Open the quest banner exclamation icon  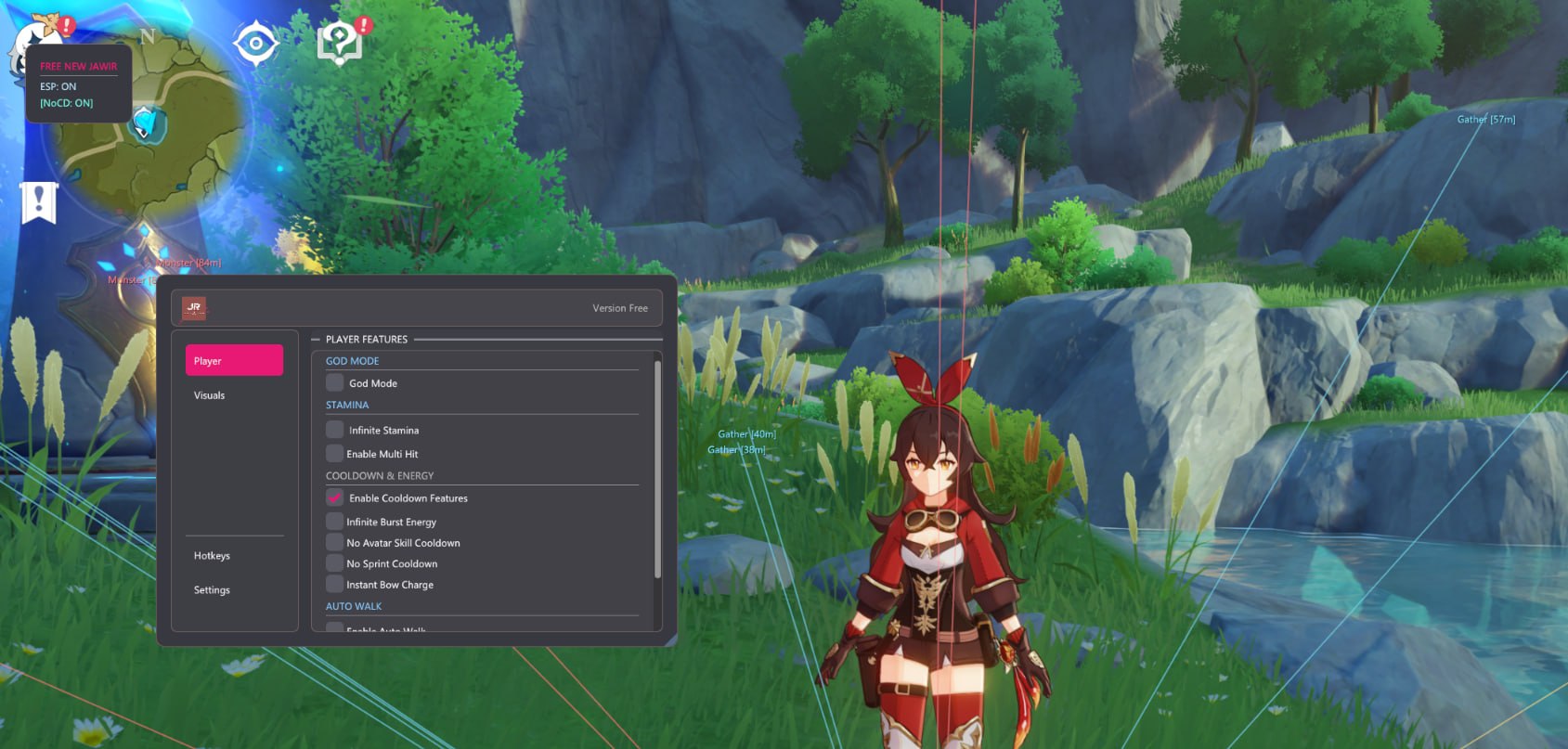pos(39,201)
